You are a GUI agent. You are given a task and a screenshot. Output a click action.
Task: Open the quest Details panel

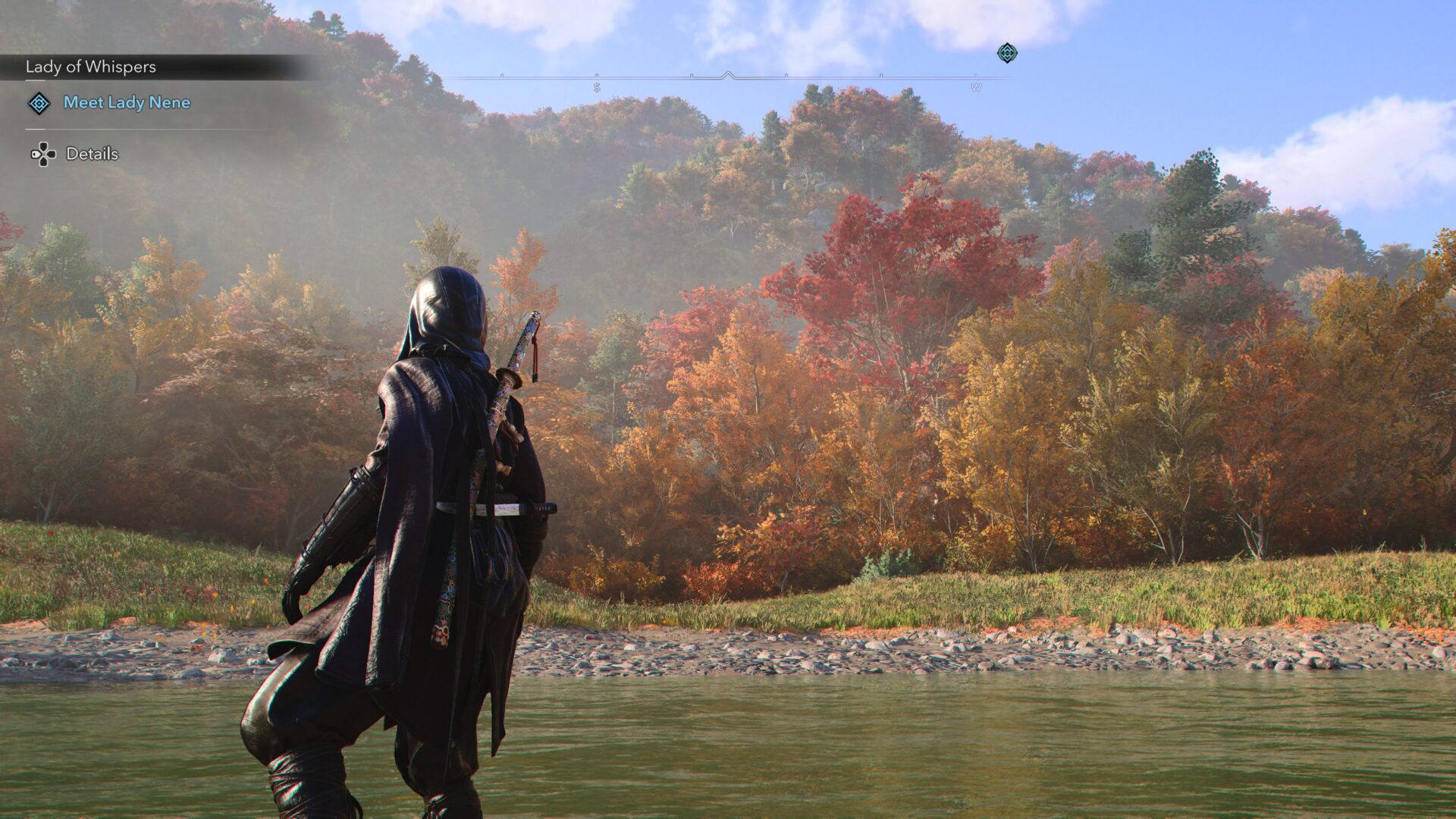91,153
